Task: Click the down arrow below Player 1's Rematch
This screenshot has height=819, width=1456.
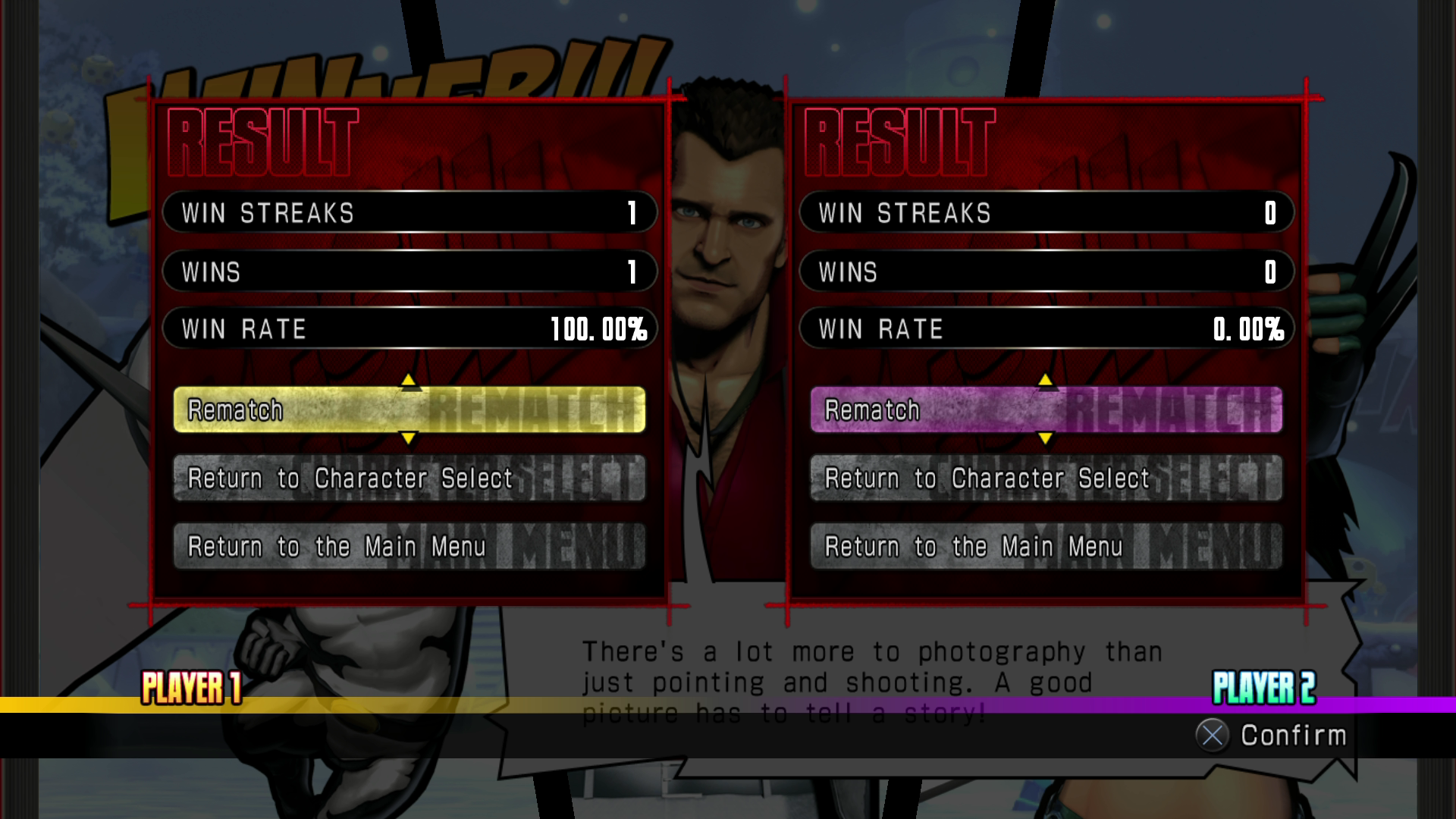Action: coord(409,438)
